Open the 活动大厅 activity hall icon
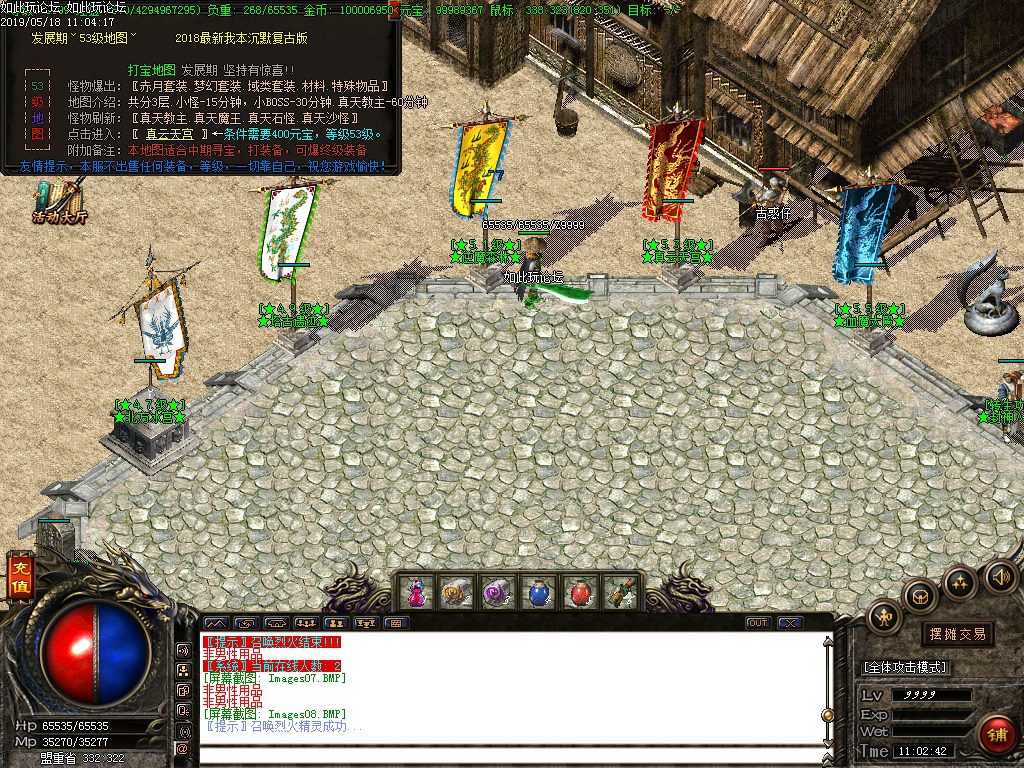The image size is (1024, 768). point(60,201)
